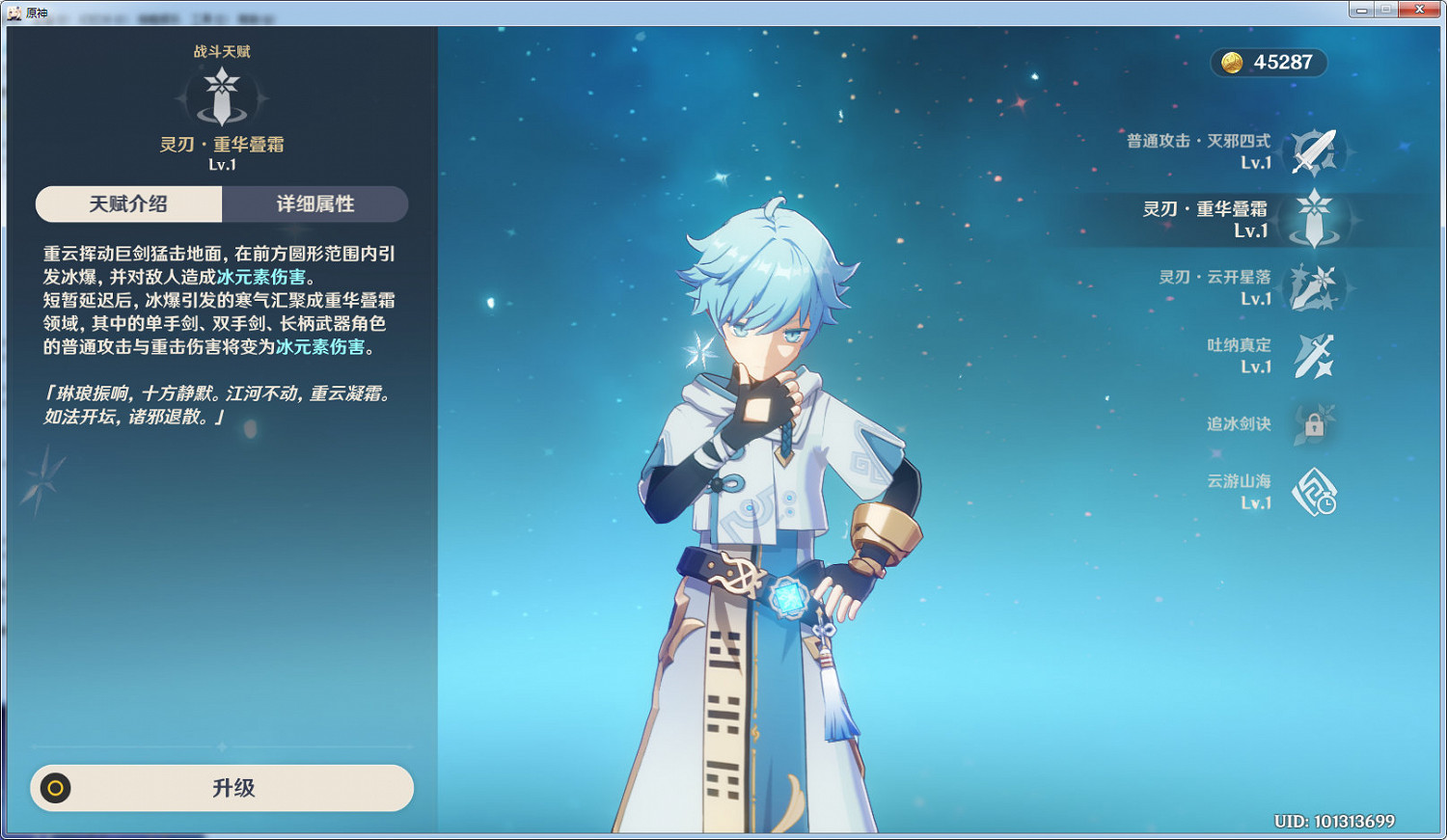Click the circular material indicator beside 升级

click(x=53, y=788)
